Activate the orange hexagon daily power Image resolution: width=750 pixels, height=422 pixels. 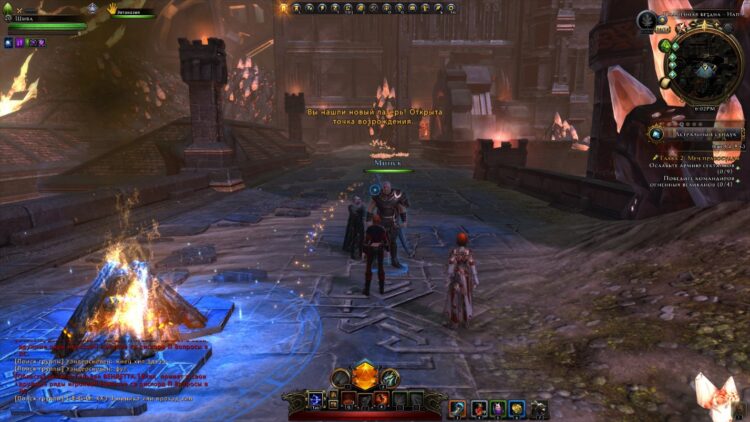(364, 377)
